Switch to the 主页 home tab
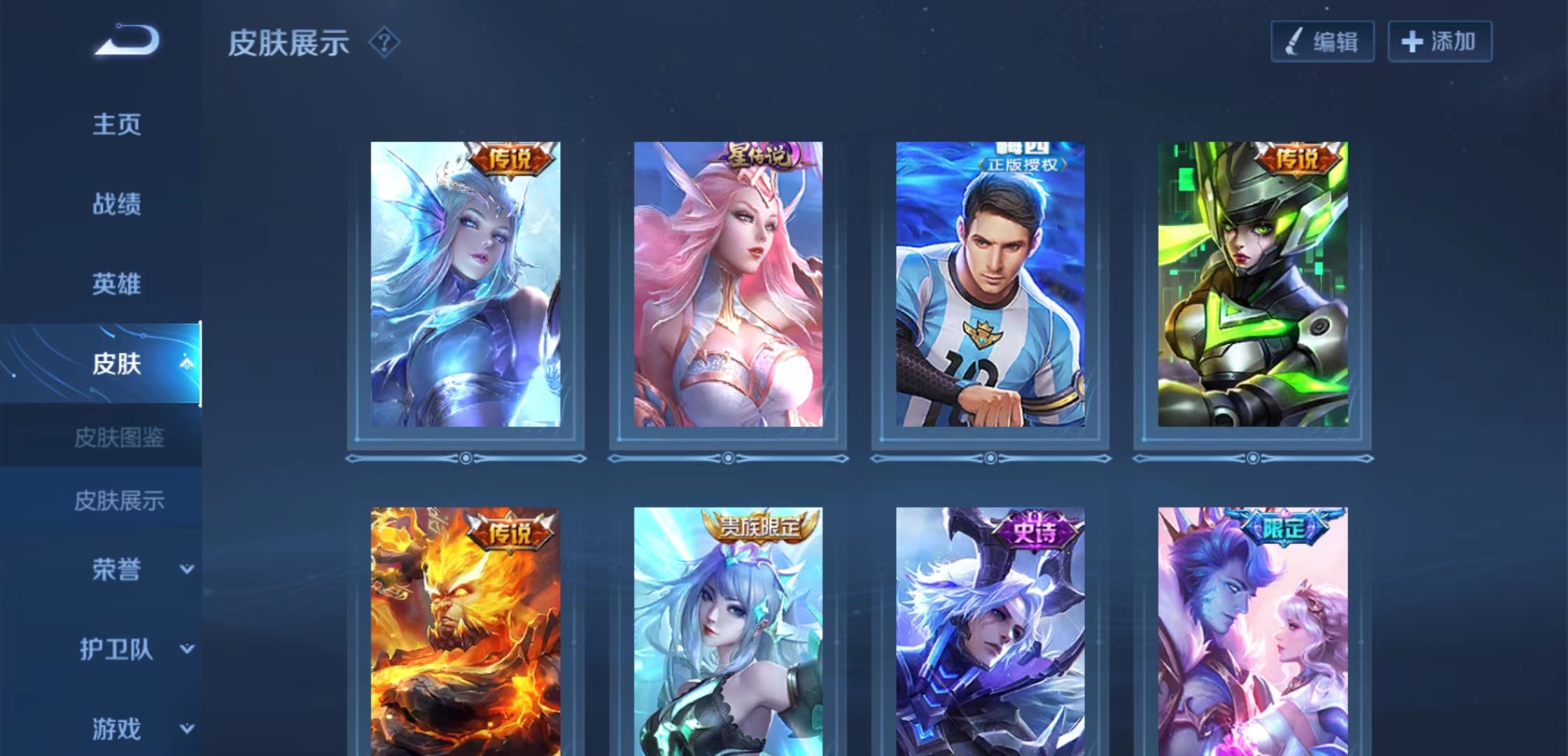Screen dimensions: 1568x756 tap(117, 125)
